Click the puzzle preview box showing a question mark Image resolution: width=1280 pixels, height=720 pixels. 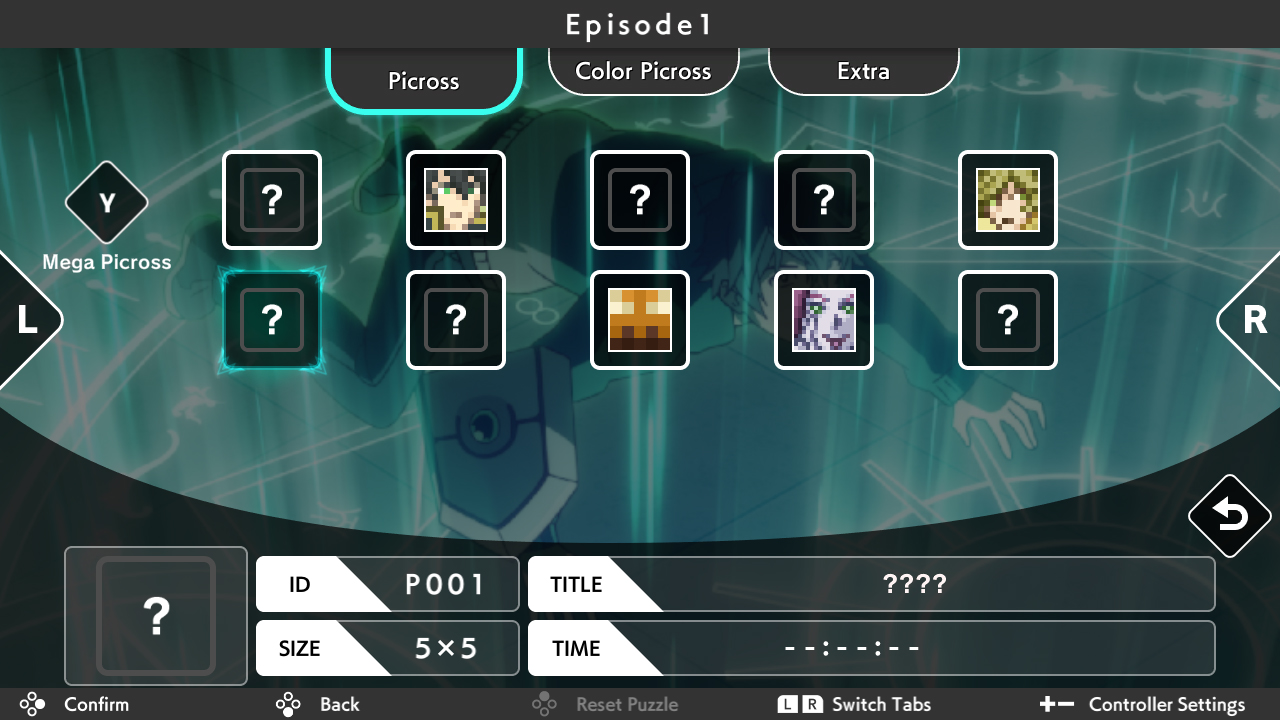point(155,616)
